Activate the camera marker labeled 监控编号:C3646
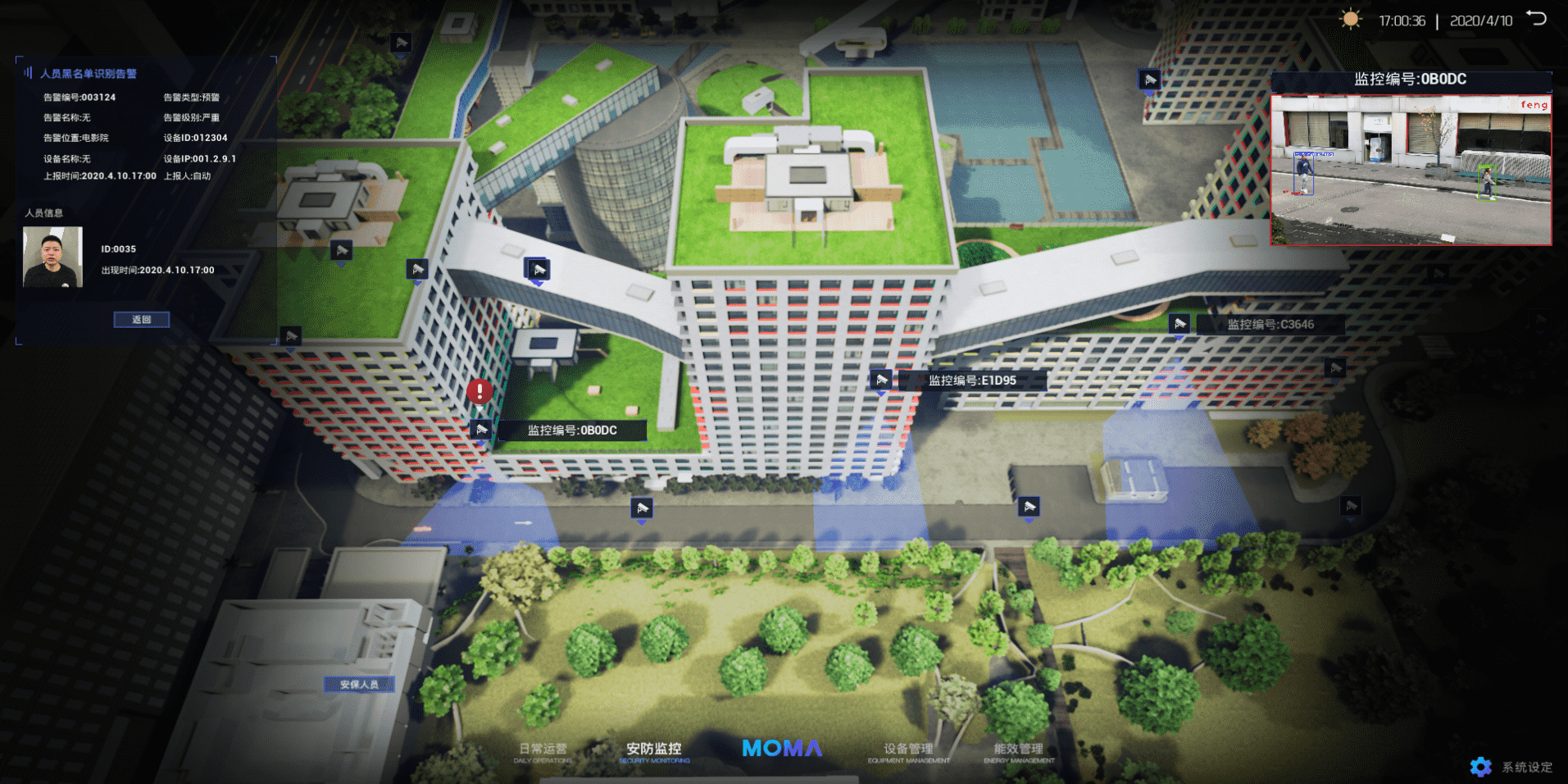Image resolution: width=1568 pixels, height=784 pixels. click(1179, 324)
